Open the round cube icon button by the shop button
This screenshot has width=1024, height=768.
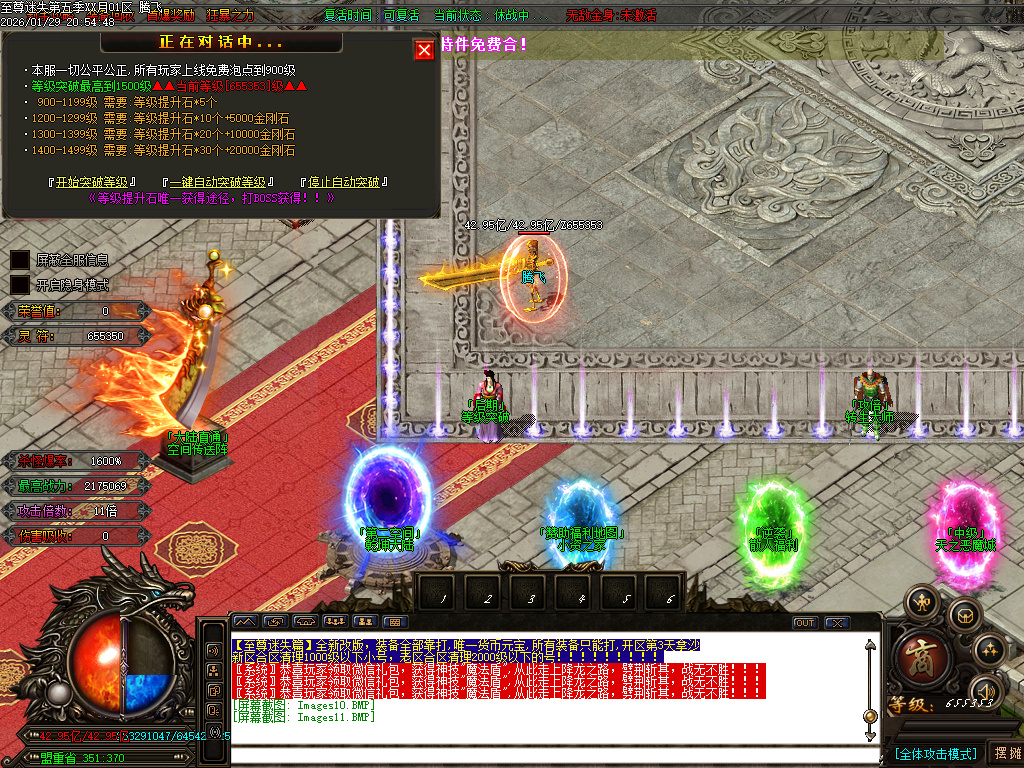pyautogui.click(x=963, y=615)
